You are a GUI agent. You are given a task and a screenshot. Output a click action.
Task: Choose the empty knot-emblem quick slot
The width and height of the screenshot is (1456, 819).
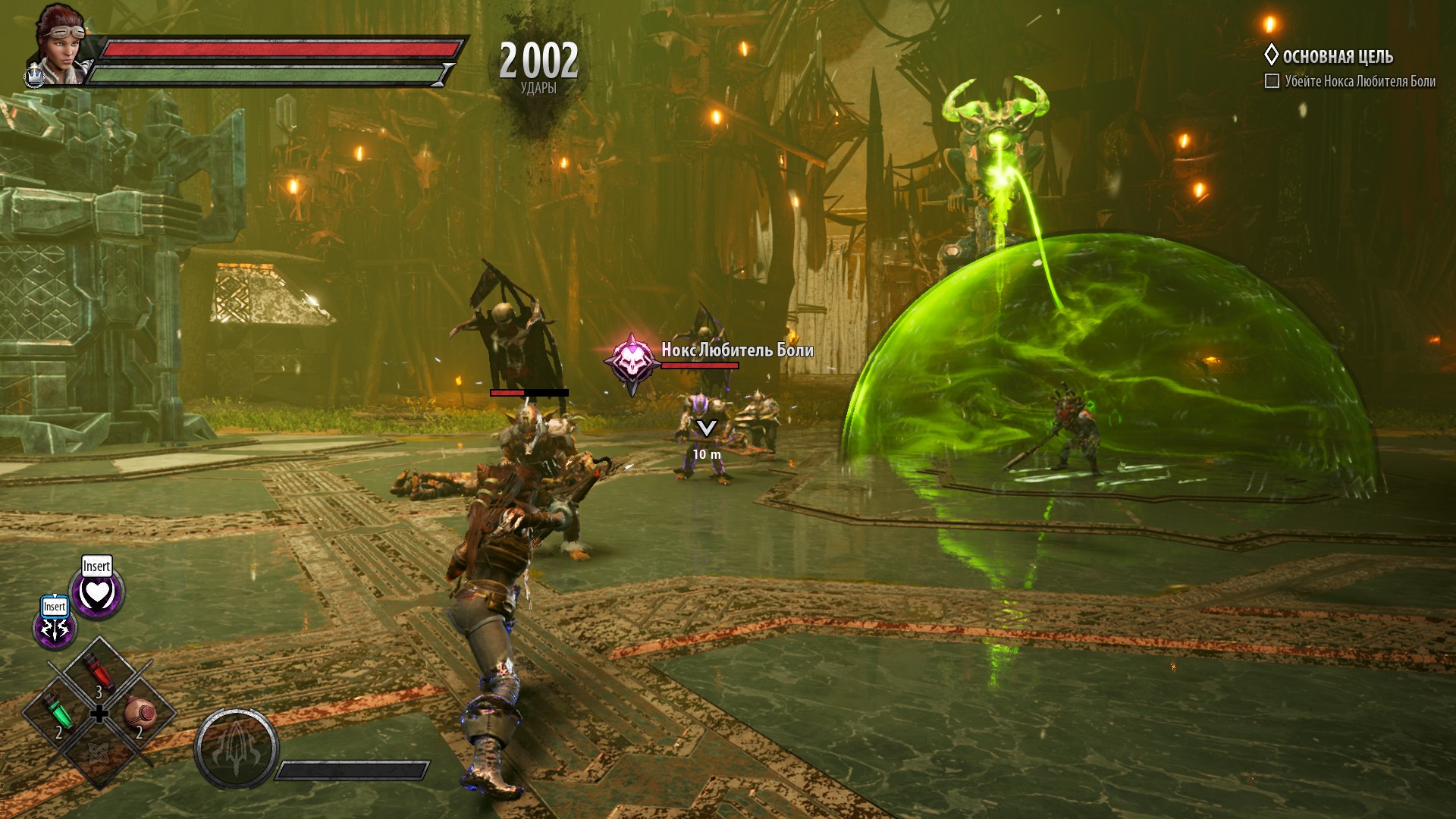pyautogui.click(x=99, y=752)
